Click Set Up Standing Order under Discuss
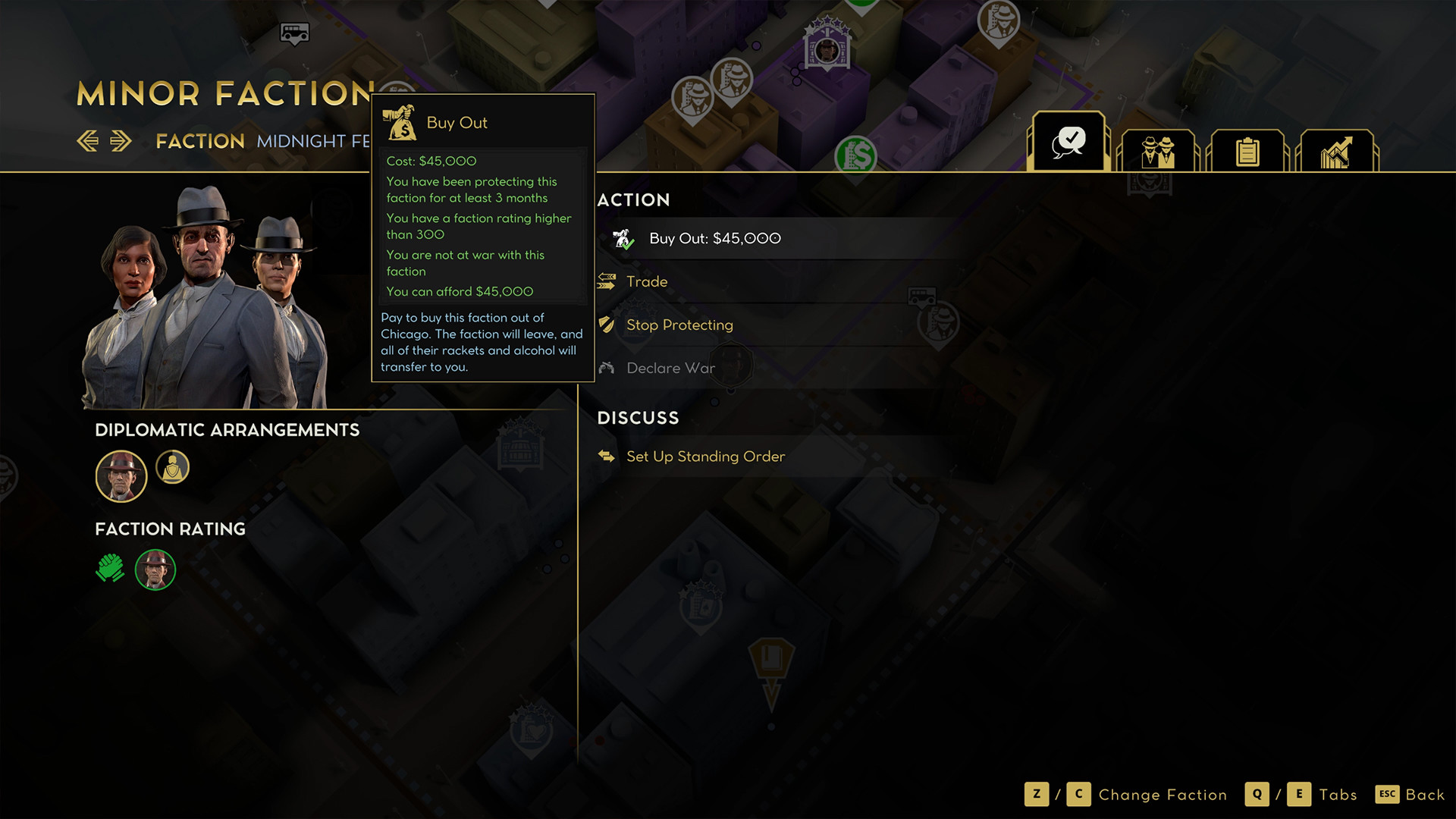 704,456
